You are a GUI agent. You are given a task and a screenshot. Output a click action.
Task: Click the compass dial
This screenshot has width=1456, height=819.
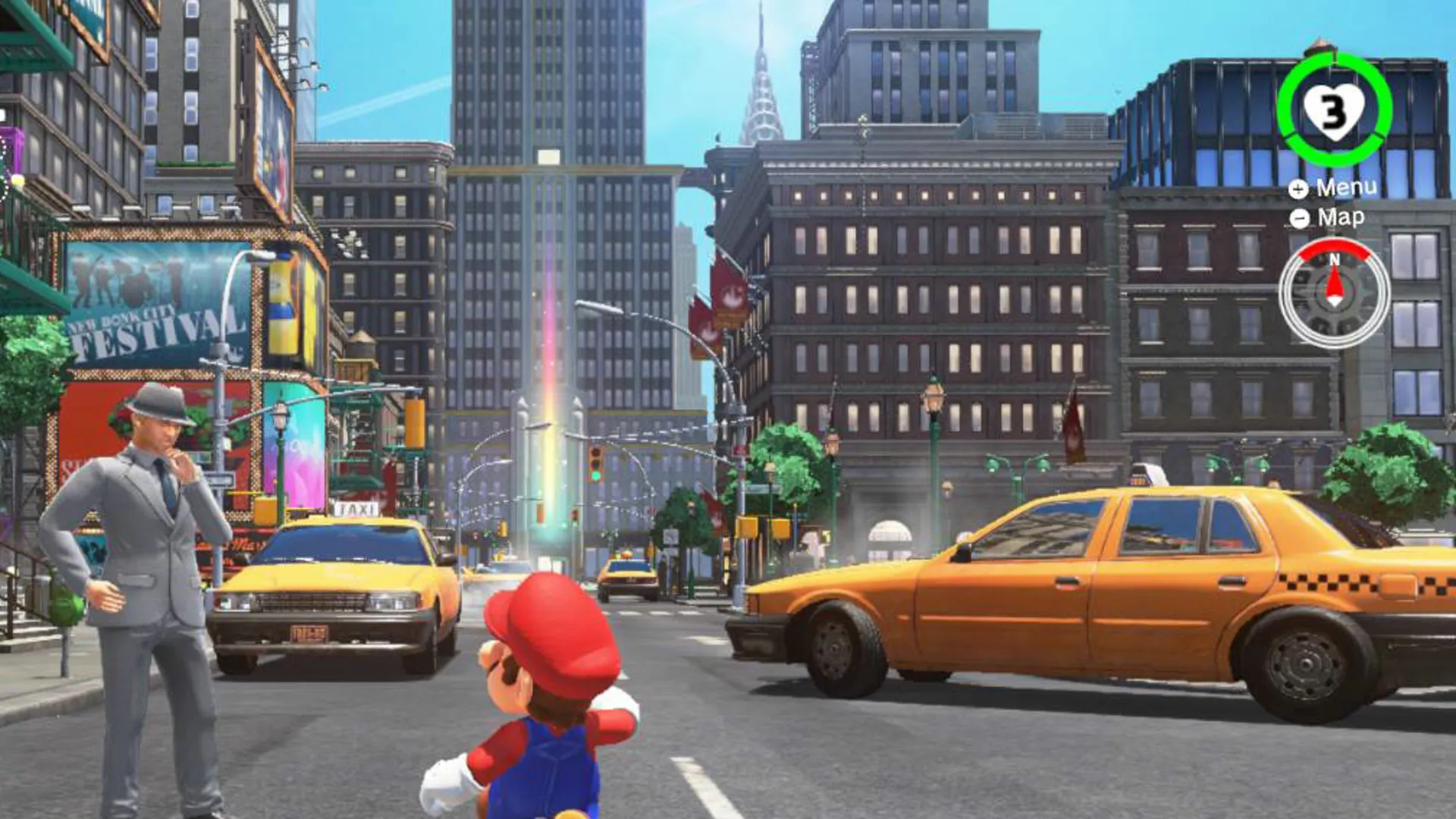1334,293
